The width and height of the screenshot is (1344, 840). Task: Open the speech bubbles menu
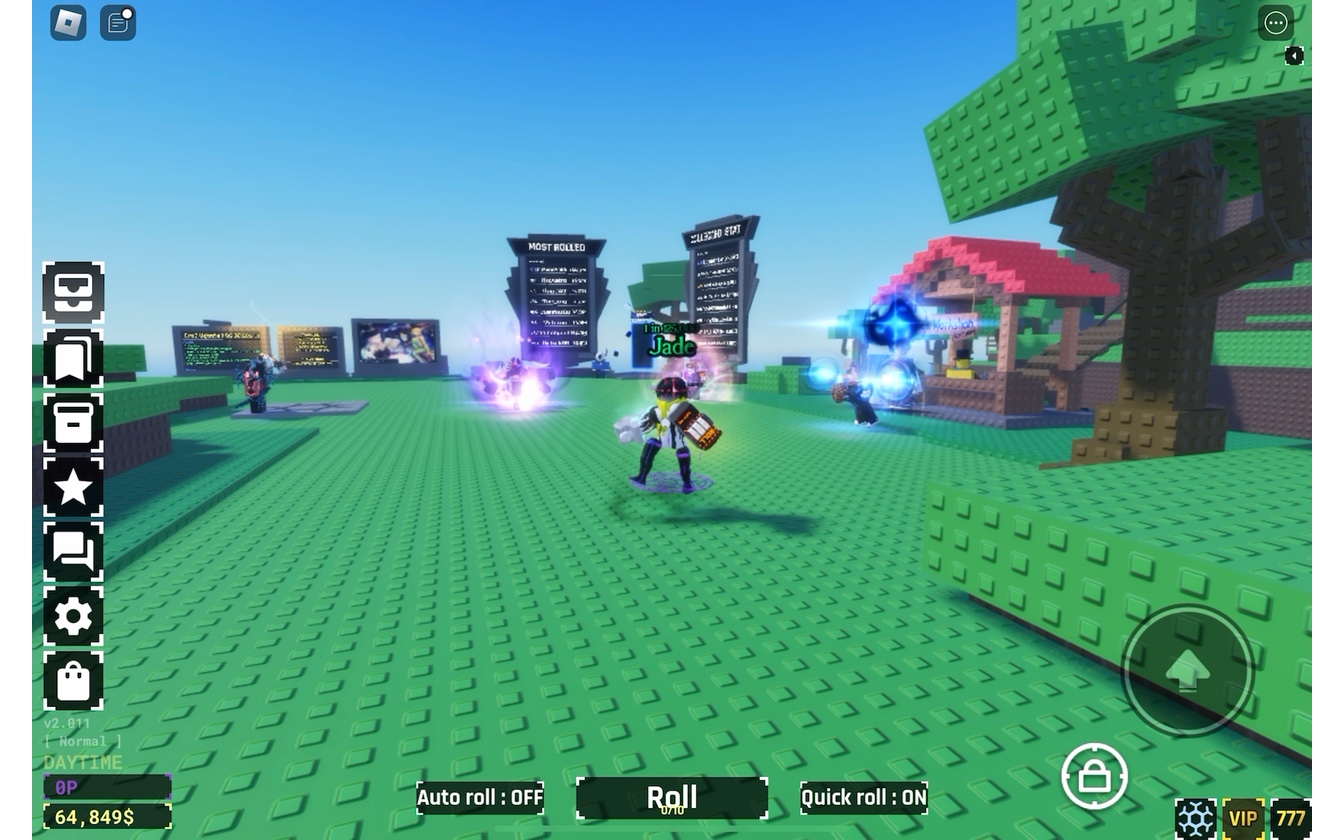point(73,553)
